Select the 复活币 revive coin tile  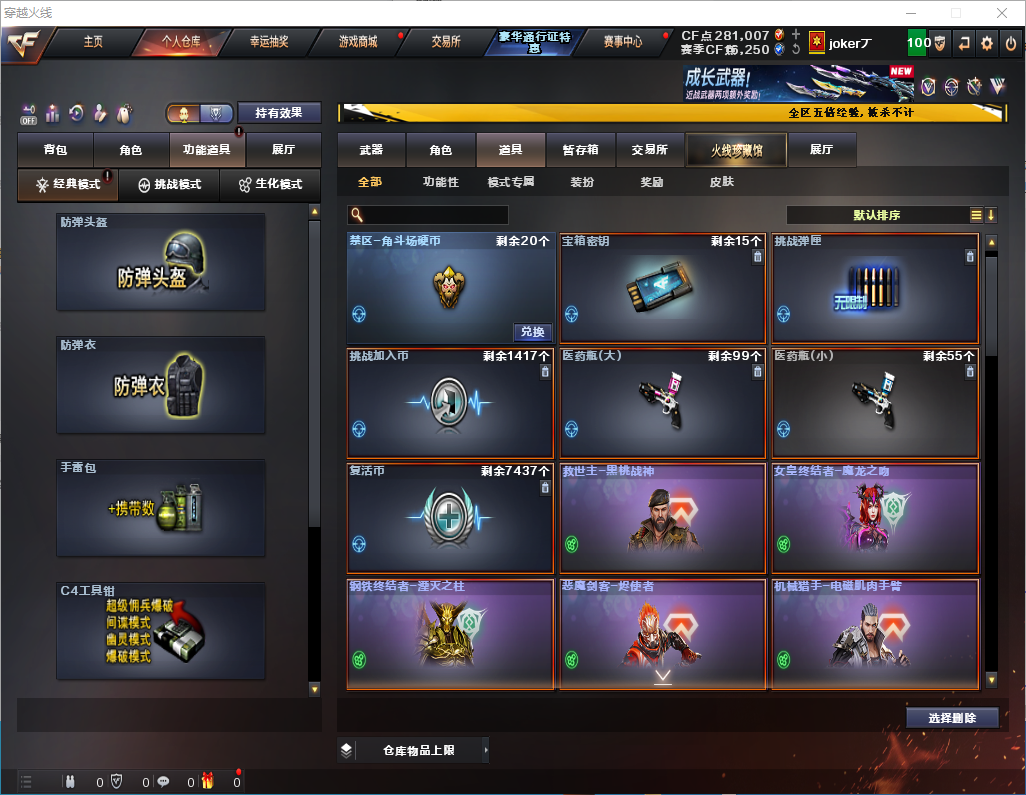click(450, 518)
